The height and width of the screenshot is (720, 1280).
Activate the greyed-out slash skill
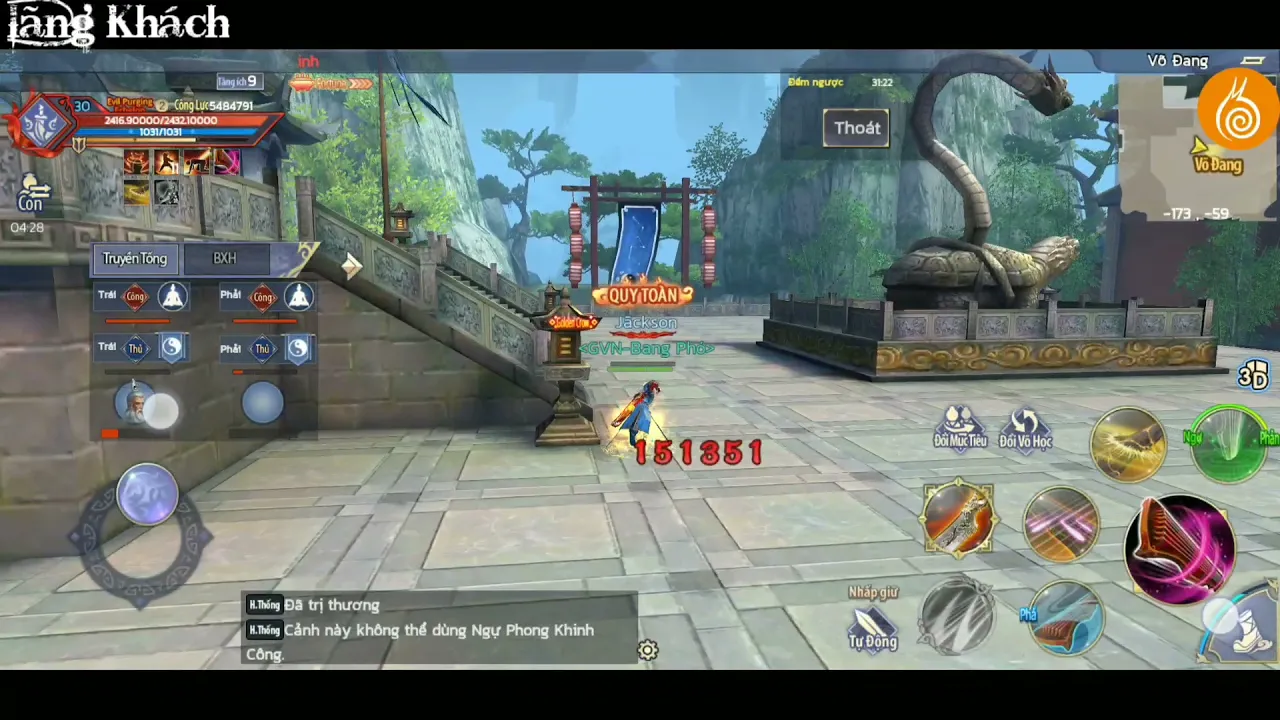(x=957, y=615)
